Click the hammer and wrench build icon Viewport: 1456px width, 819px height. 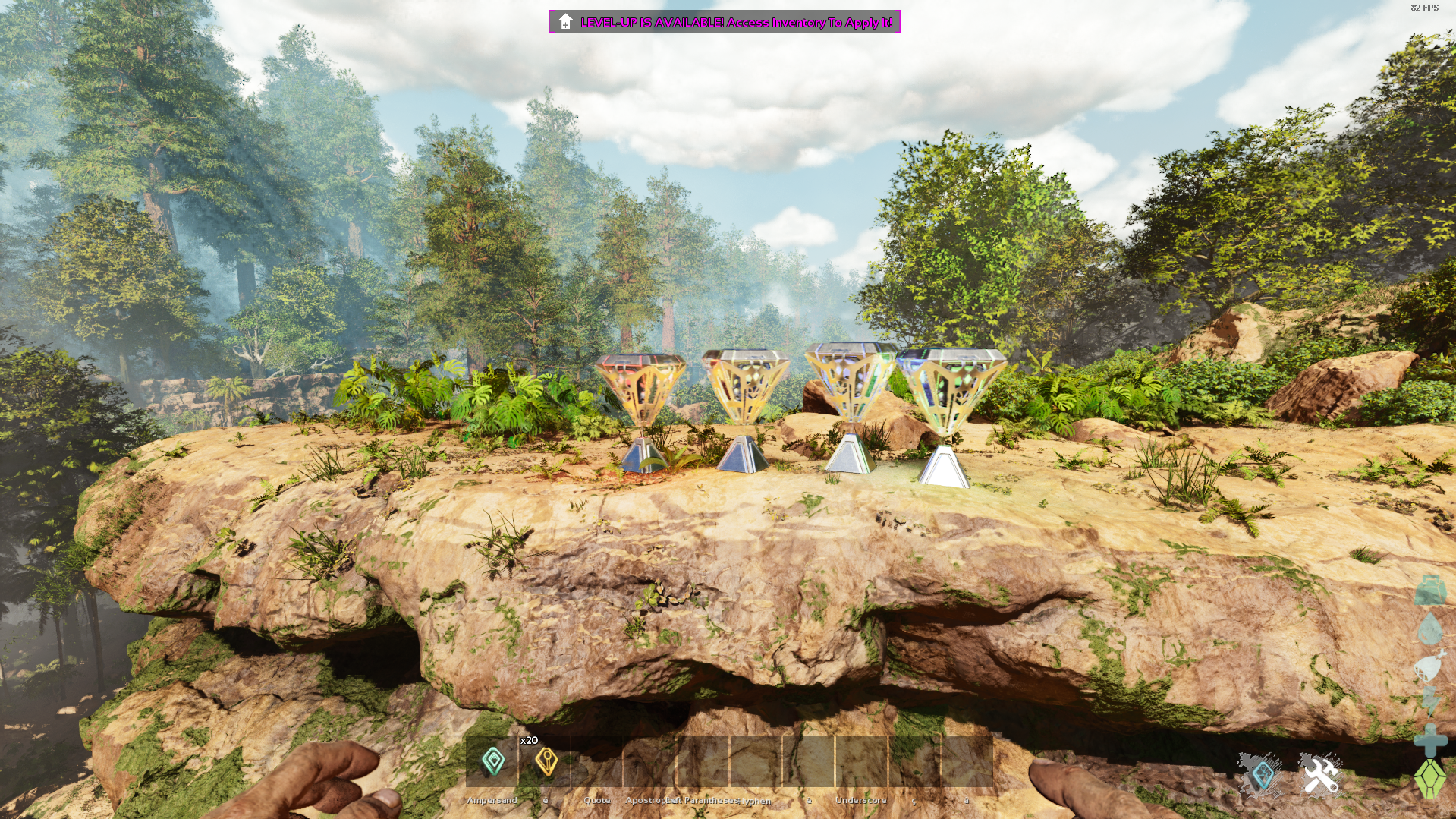point(1321,775)
